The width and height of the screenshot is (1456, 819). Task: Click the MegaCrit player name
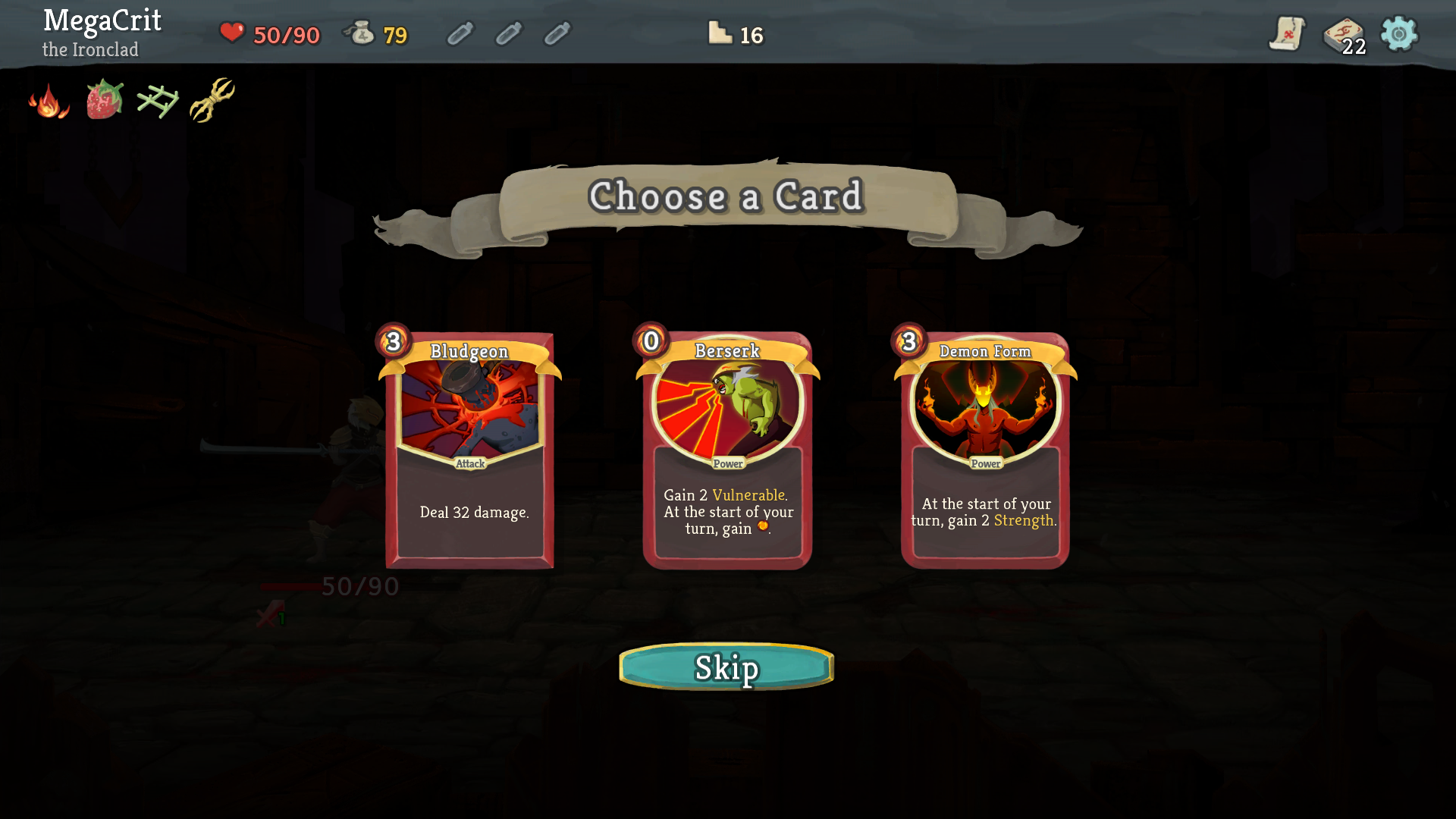(x=102, y=21)
